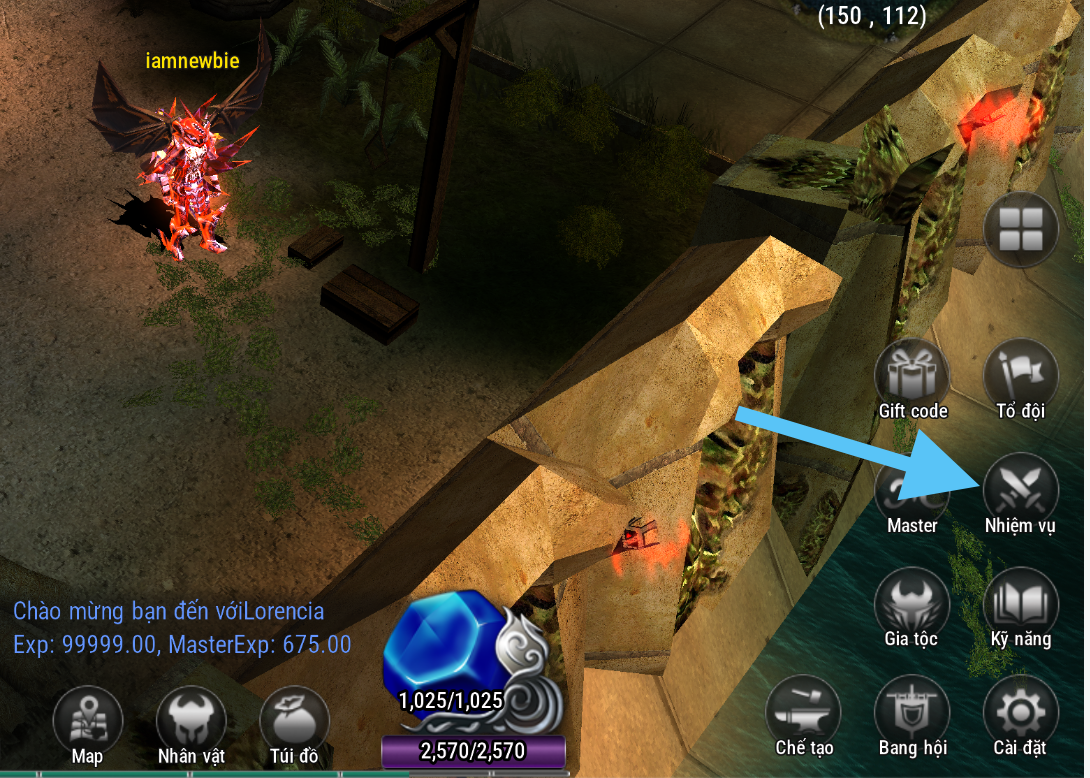Open the Bang hội guild menu
The width and height of the screenshot is (1090, 778).
(912, 713)
